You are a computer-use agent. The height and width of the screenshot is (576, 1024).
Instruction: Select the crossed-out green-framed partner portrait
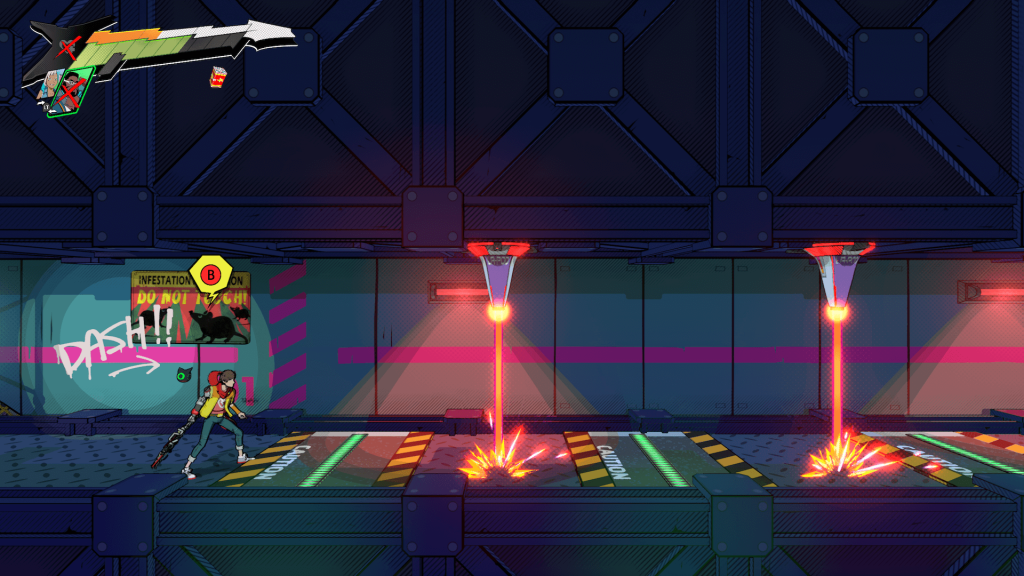(x=72, y=90)
